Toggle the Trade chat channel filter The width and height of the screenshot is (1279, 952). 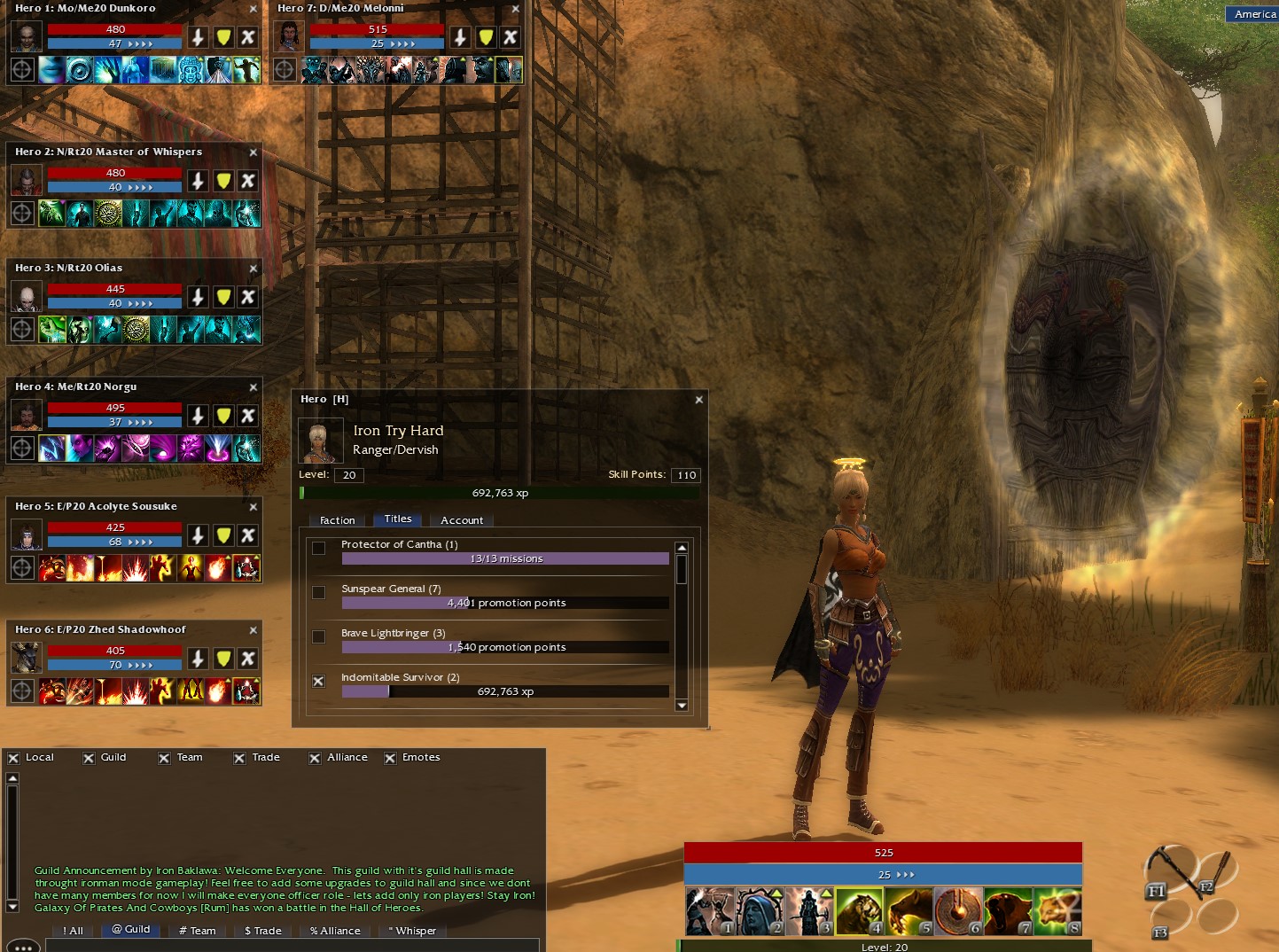point(239,758)
